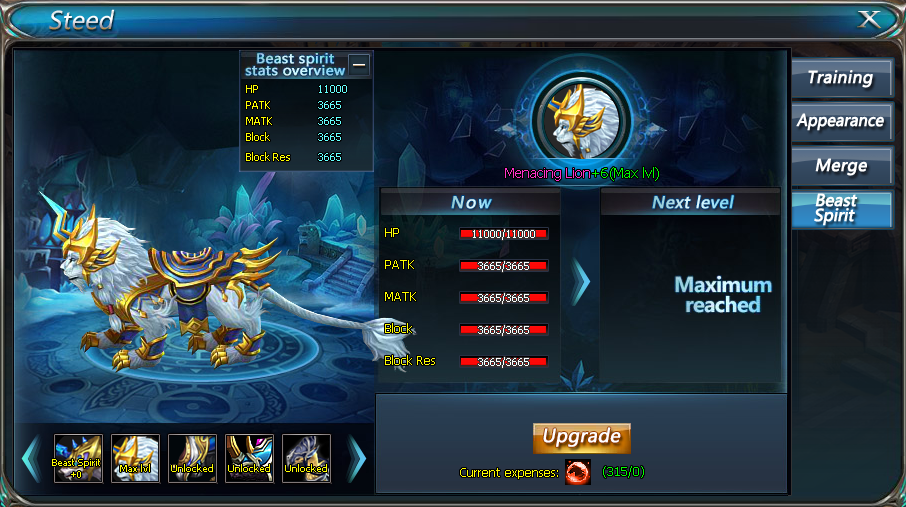Viewport: 906px width, 507px height.
Task: Select the Beast Spirit tab
Action: [840, 208]
